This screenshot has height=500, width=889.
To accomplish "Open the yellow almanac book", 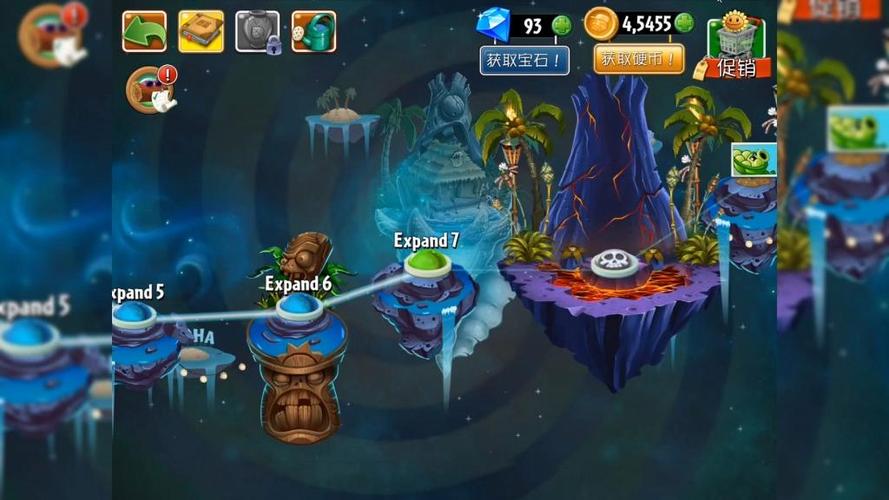I will 201,31.
